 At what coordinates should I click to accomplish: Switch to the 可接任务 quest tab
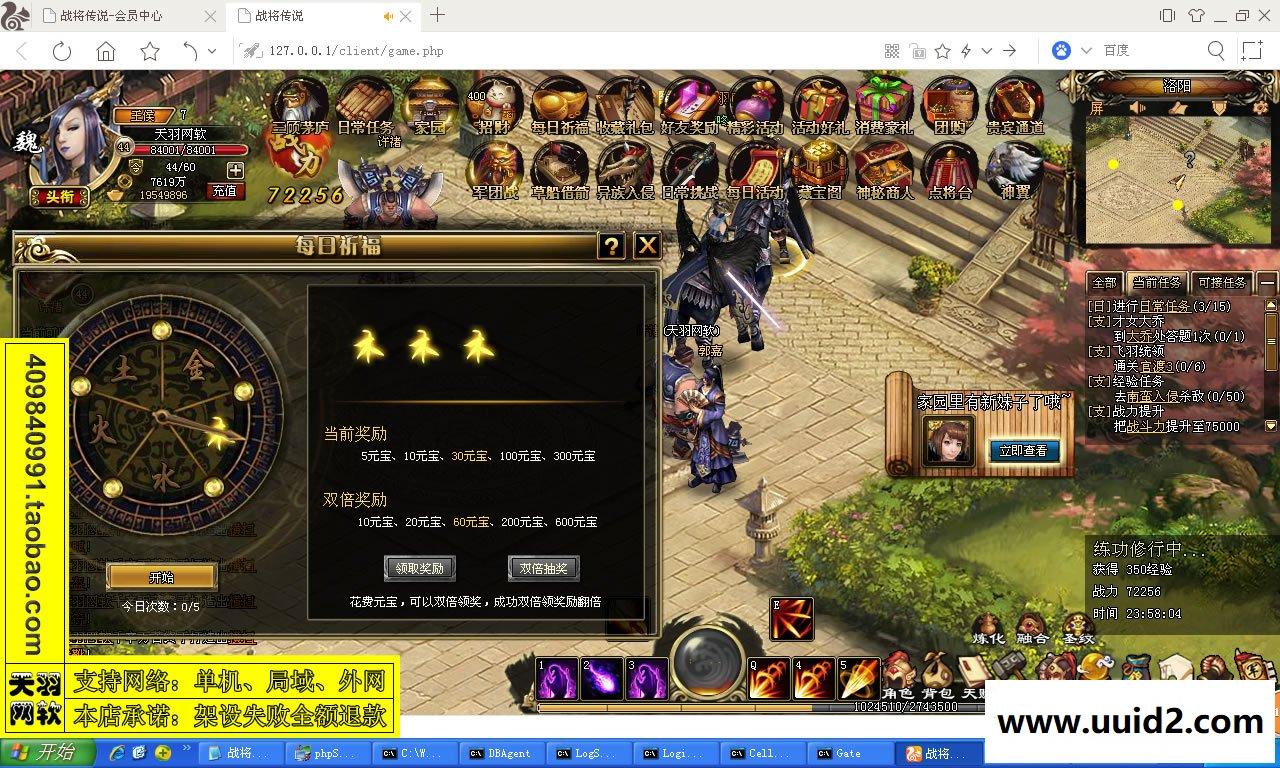(x=1221, y=283)
